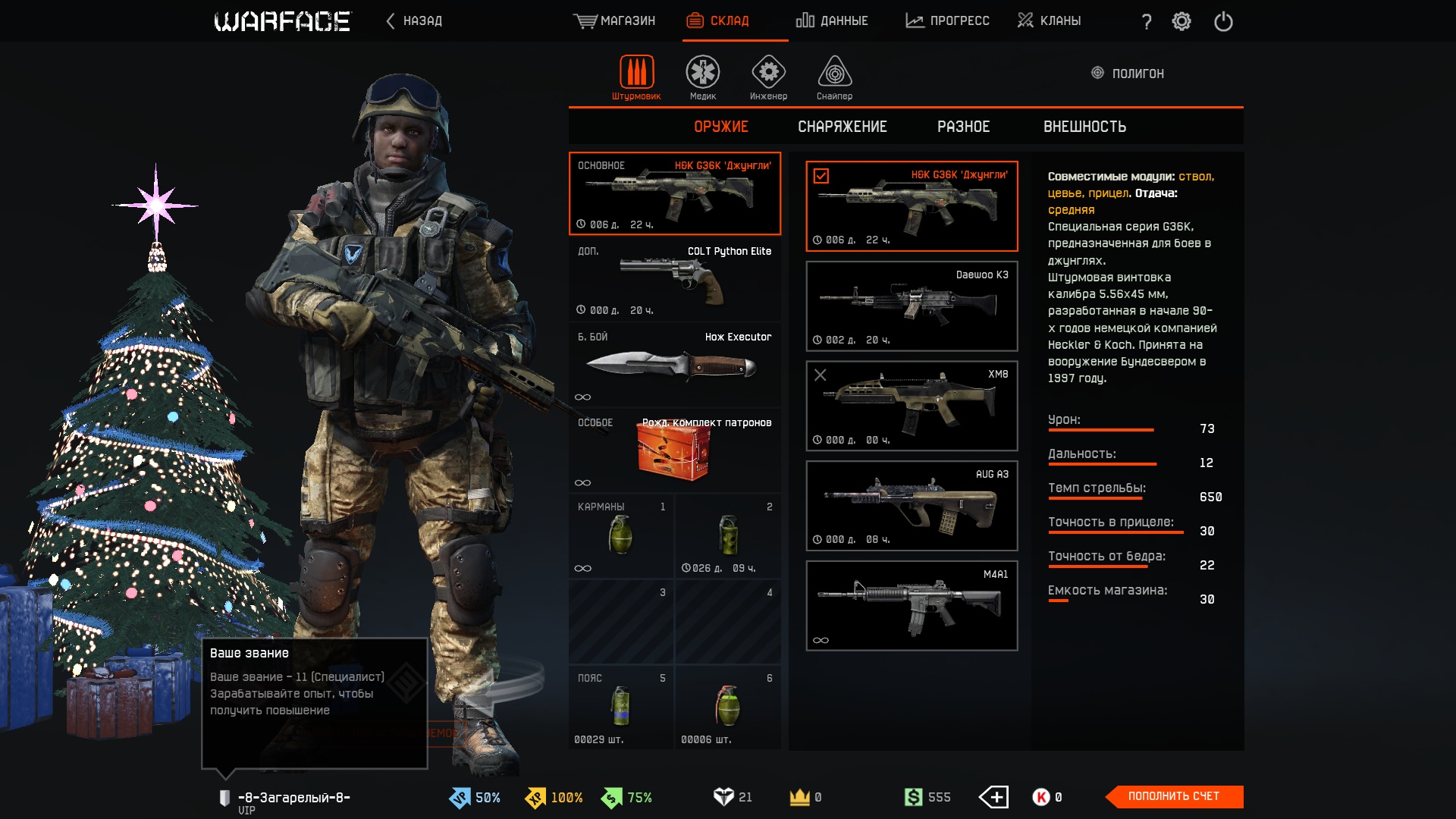Viewport: 1456px width, 819px height.
Task: Open the help question mark
Action: point(1147,21)
